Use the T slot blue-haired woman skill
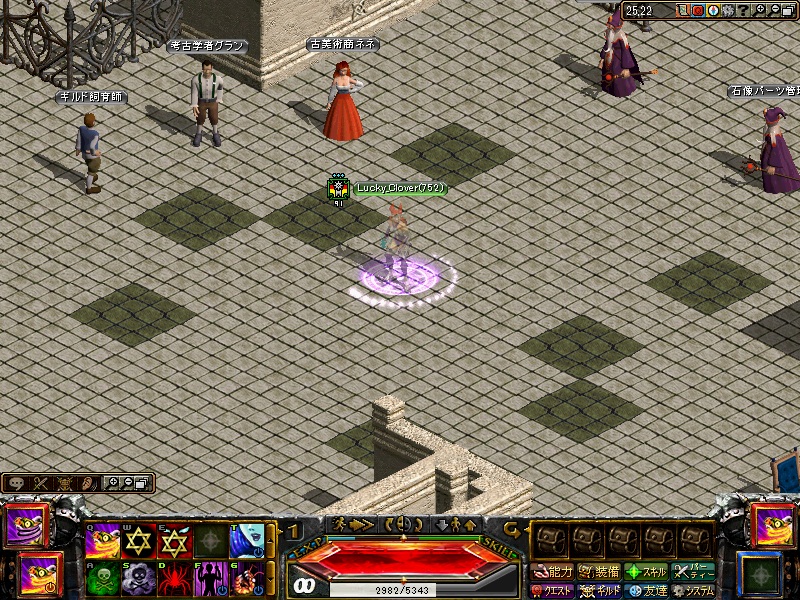 pos(247,541)
